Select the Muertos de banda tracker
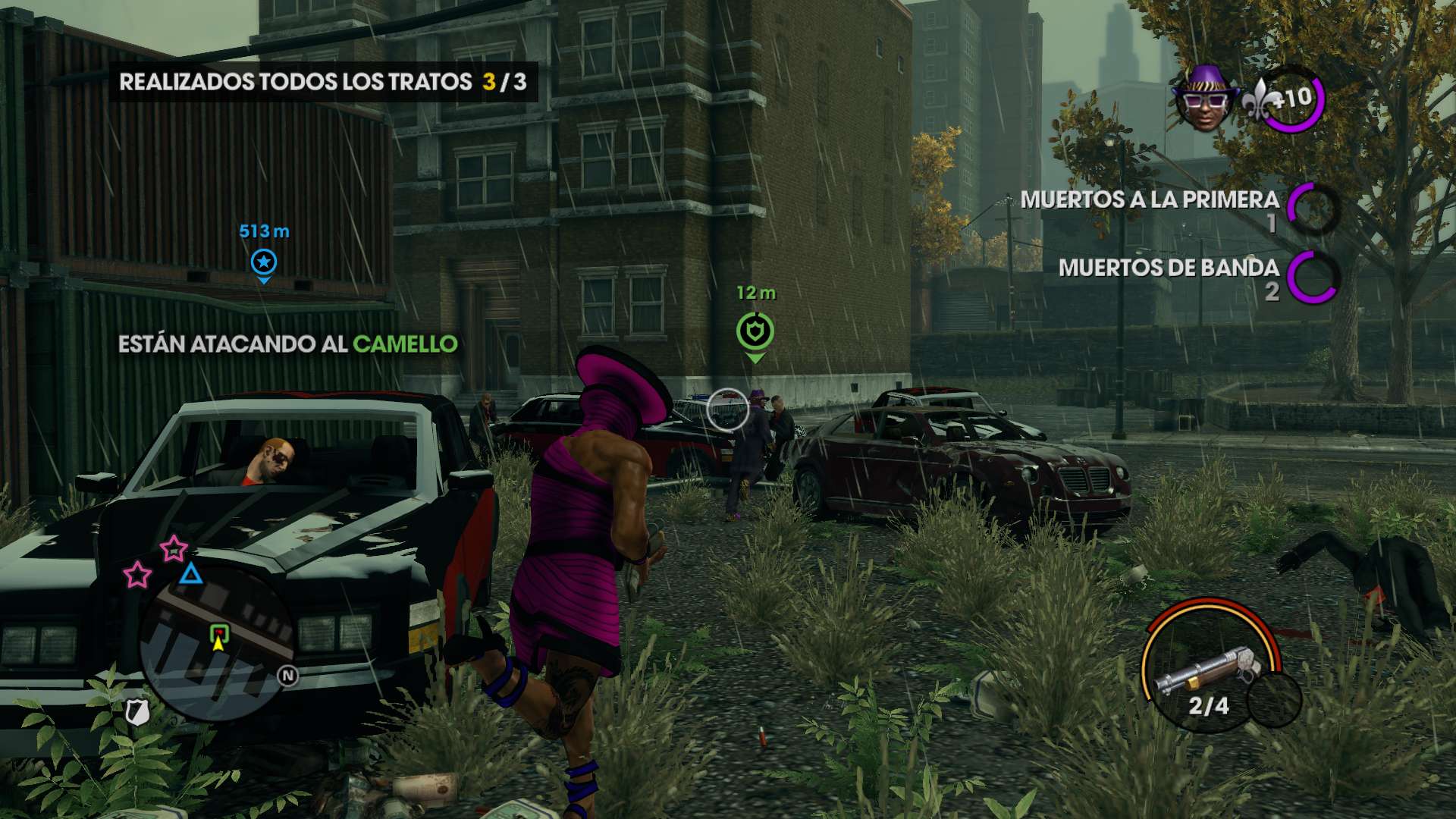 pos(1198,277)
